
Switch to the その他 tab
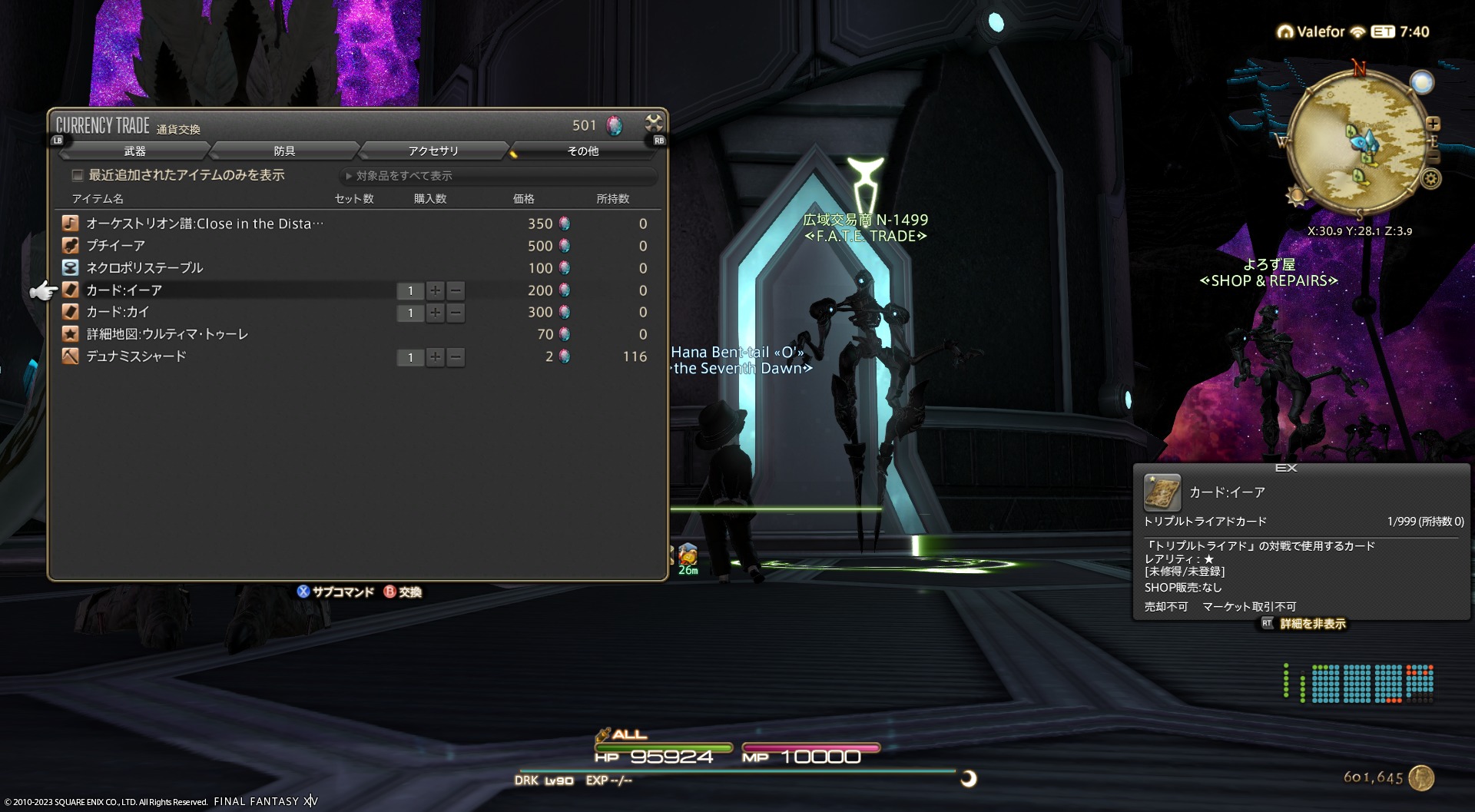[583, 151]
